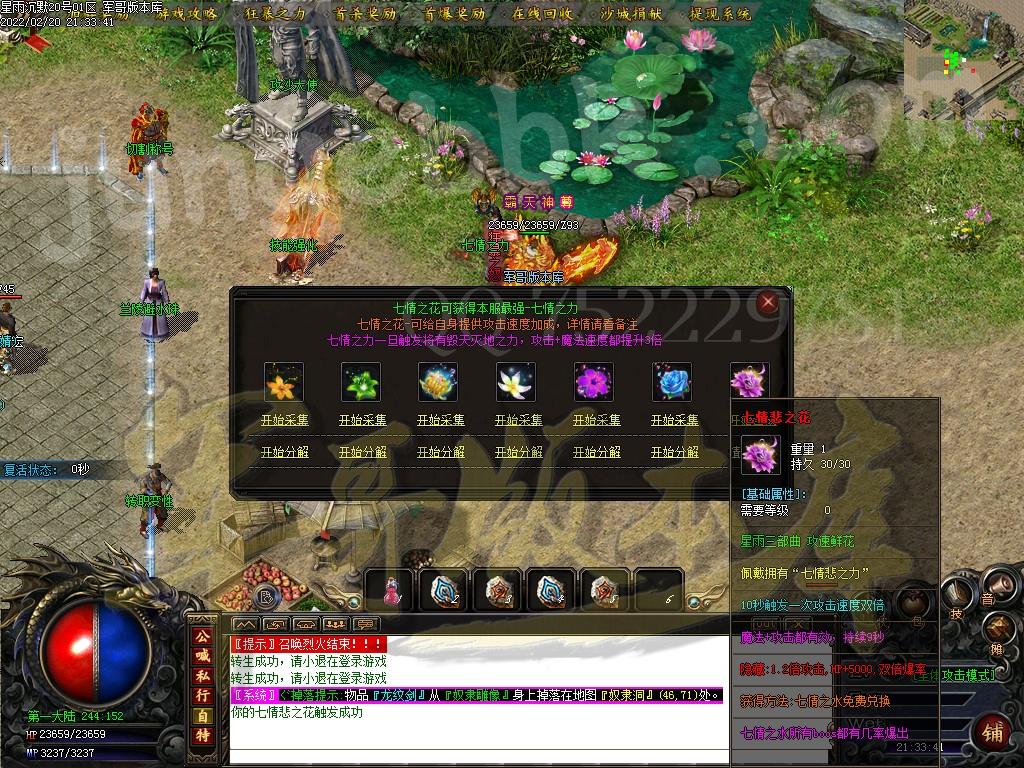The image size is (1024, 768).
Task: Open the 首杀奖励 first-kill rewards menu
Action: pos(364,14)
